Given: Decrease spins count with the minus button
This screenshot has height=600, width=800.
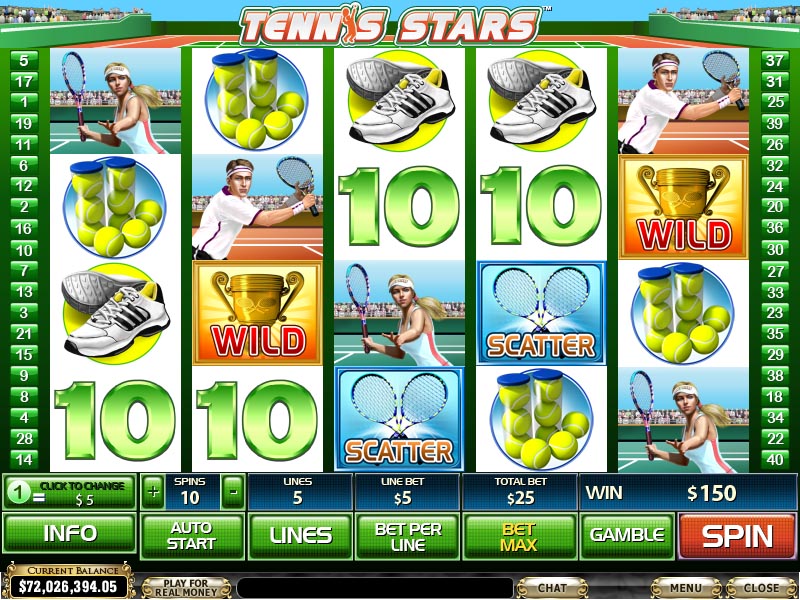Looking at the screenshot, I should pyautogui.click(x=232, y=492).
